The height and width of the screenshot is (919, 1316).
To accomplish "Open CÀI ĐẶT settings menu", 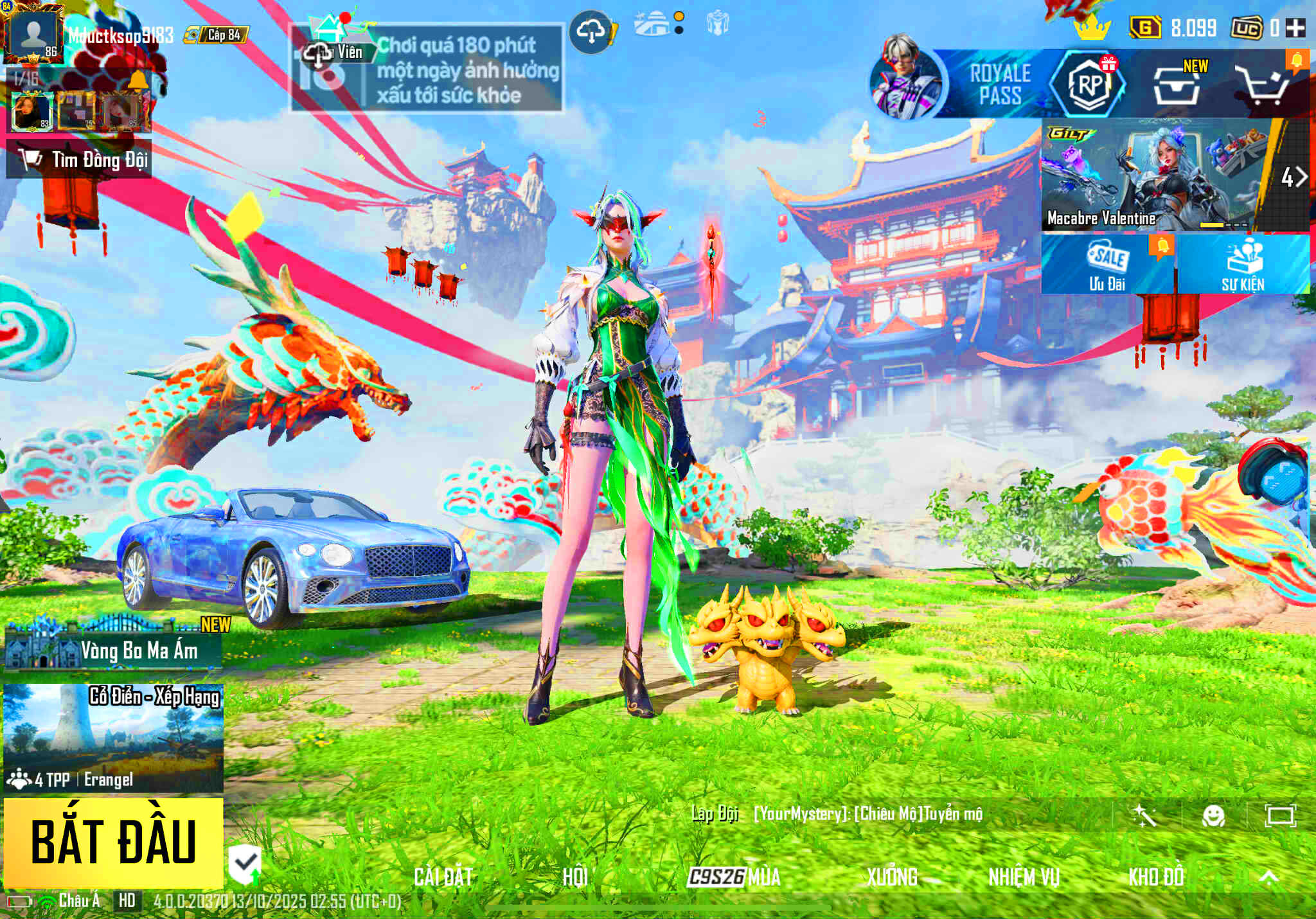I will [x=443, y=877].
